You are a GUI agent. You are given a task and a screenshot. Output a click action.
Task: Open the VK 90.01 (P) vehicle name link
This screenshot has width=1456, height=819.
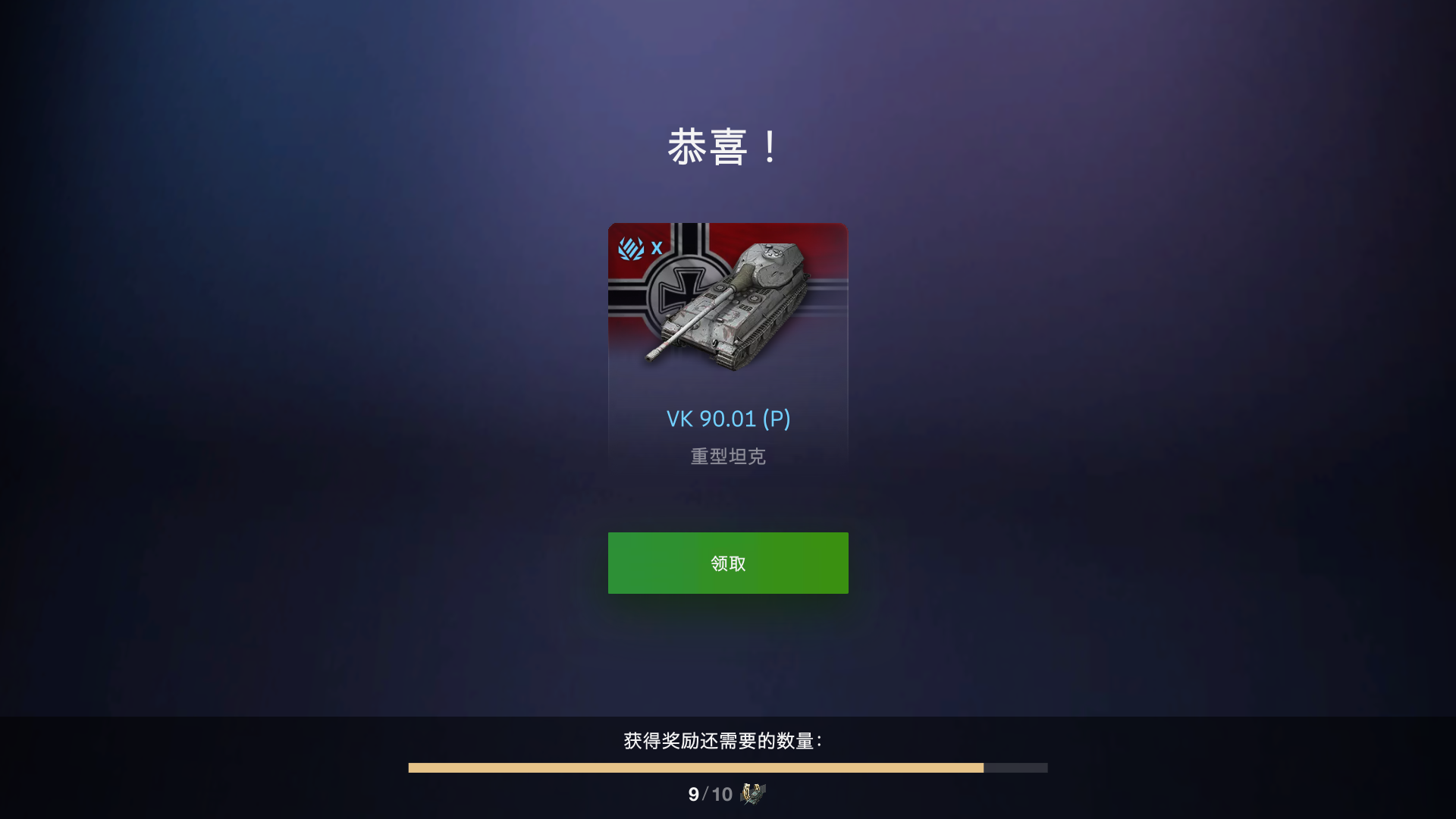pos(727,418)
